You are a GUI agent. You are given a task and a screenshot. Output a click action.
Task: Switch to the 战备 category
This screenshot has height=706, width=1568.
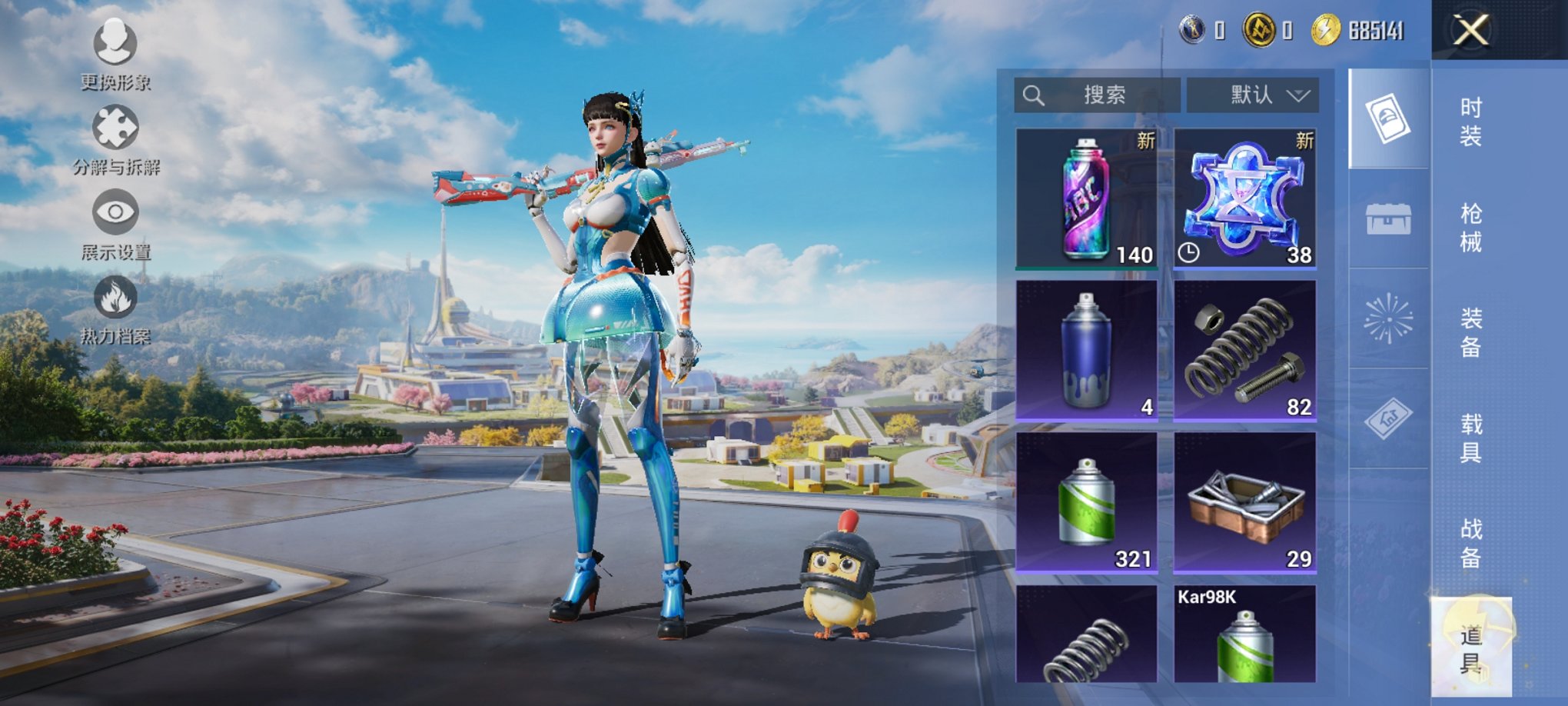(1470, 543)
